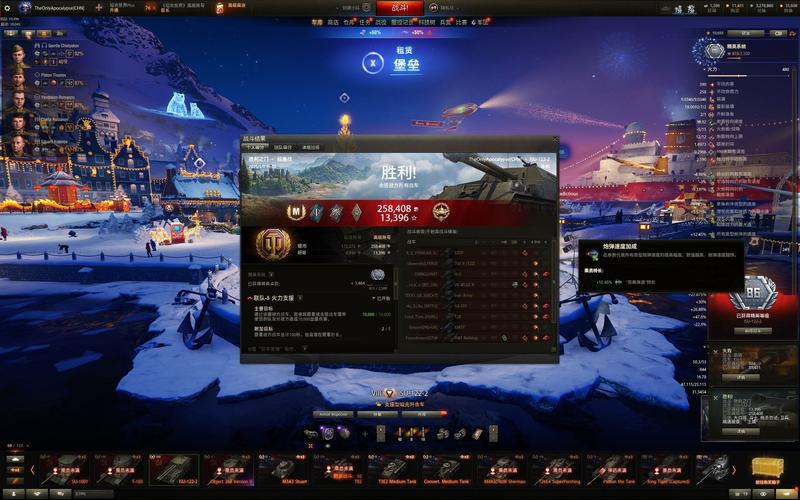Open the 科技树 tech tree menu
The height and width of the screenshot is (500, 800).
[x=427, y=20]
